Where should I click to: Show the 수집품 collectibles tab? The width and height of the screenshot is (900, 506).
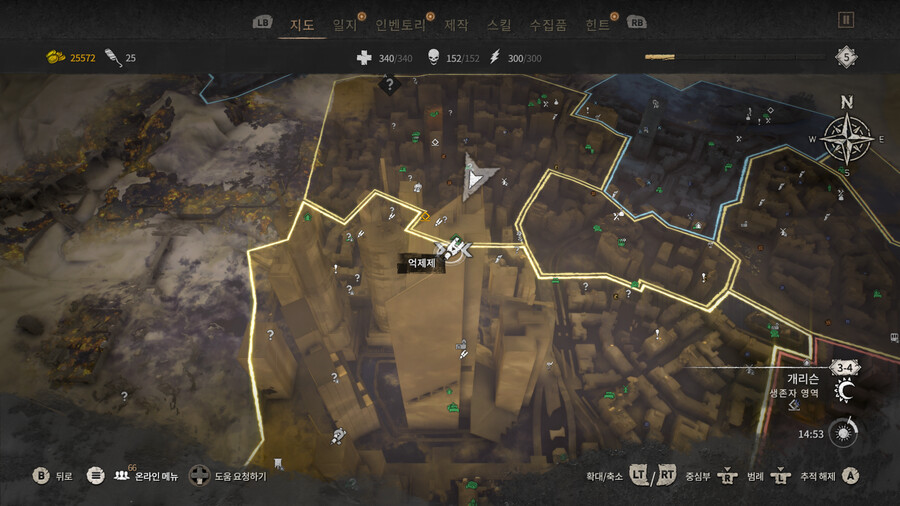[x=548, y=24]
